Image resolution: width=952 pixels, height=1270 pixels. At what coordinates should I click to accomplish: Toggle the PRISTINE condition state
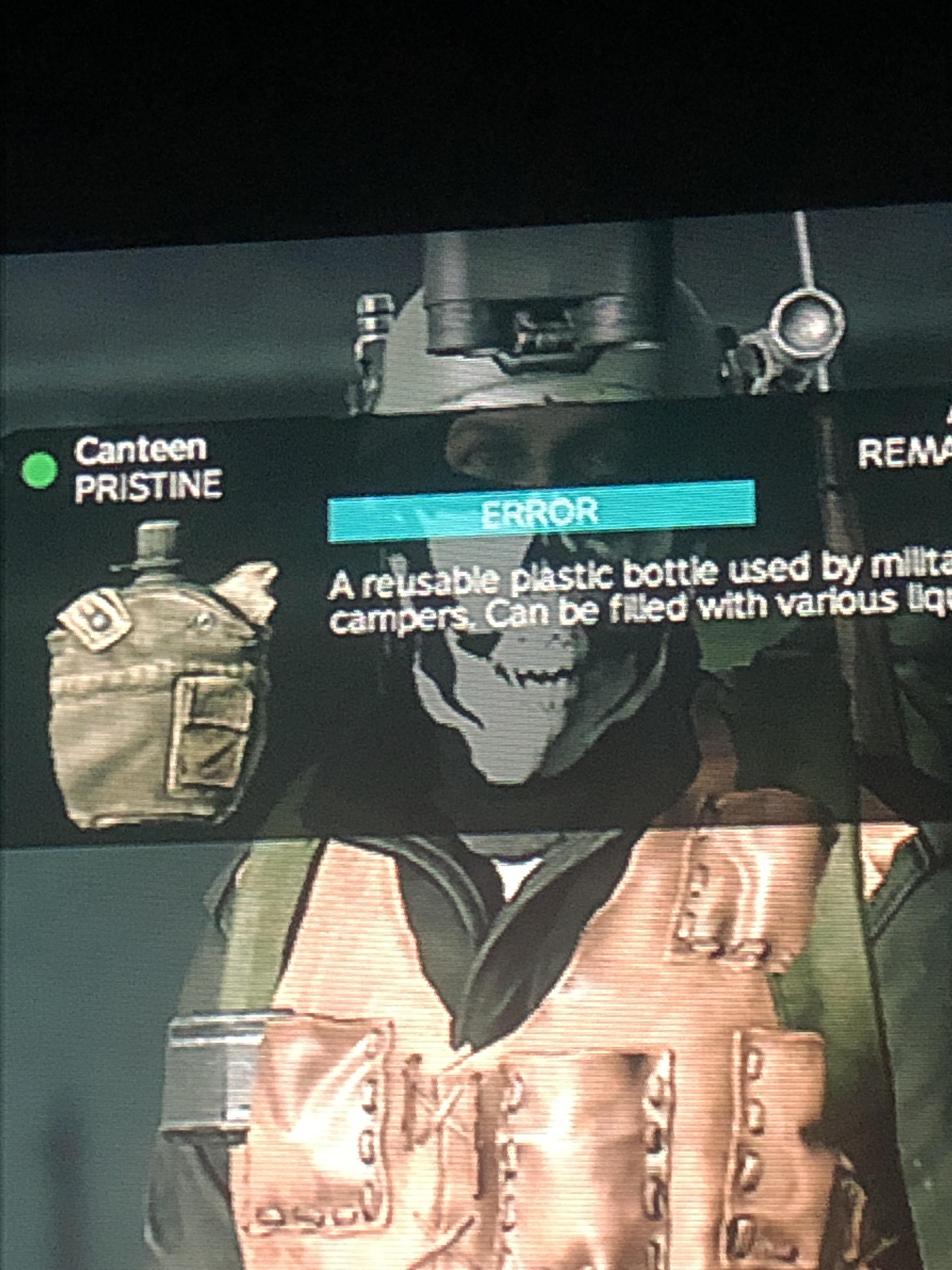coord(149,485)
